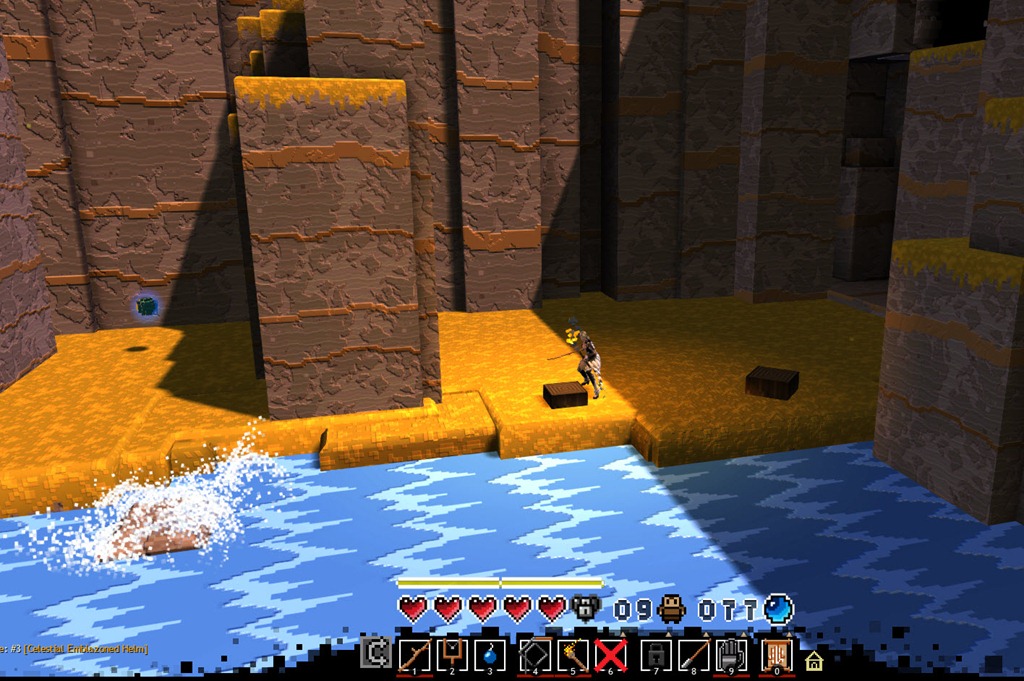
Task: Select the flaming torch in slot 5
Action: click(x=573, y=655)
